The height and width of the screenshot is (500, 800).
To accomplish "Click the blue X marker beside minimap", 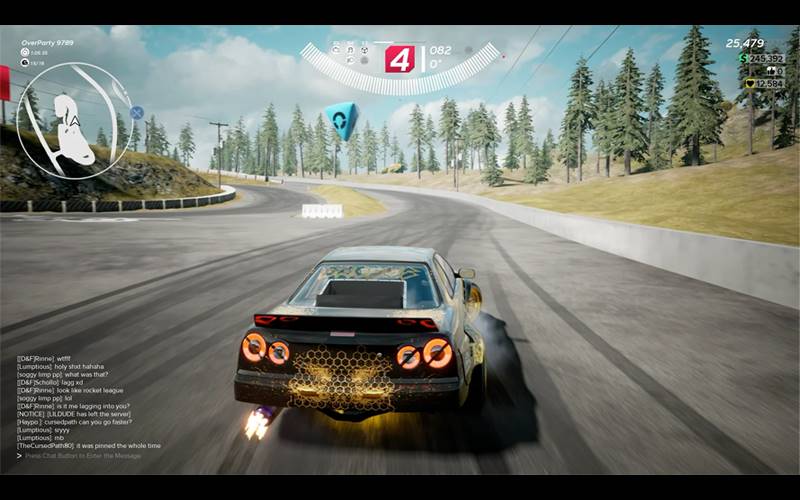I will click(137, 113).
